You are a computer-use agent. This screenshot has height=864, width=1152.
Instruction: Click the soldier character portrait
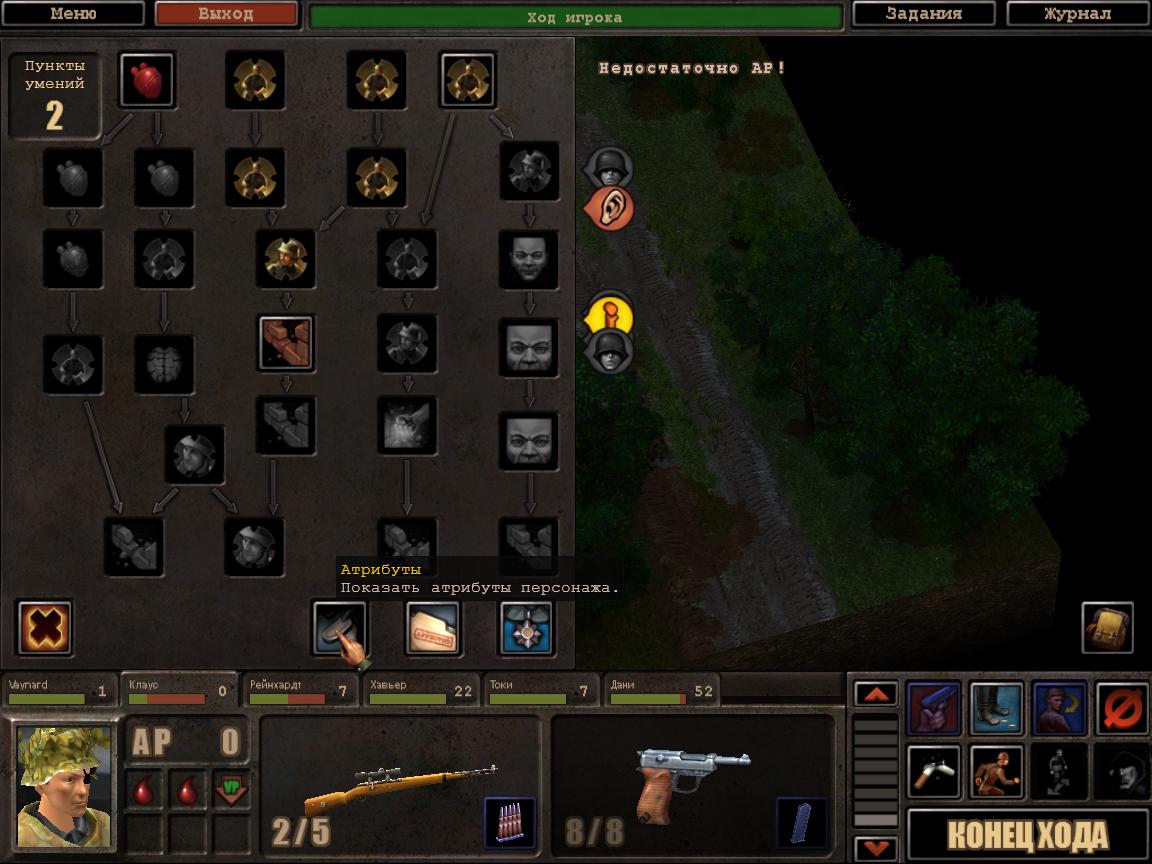point(64,787)
